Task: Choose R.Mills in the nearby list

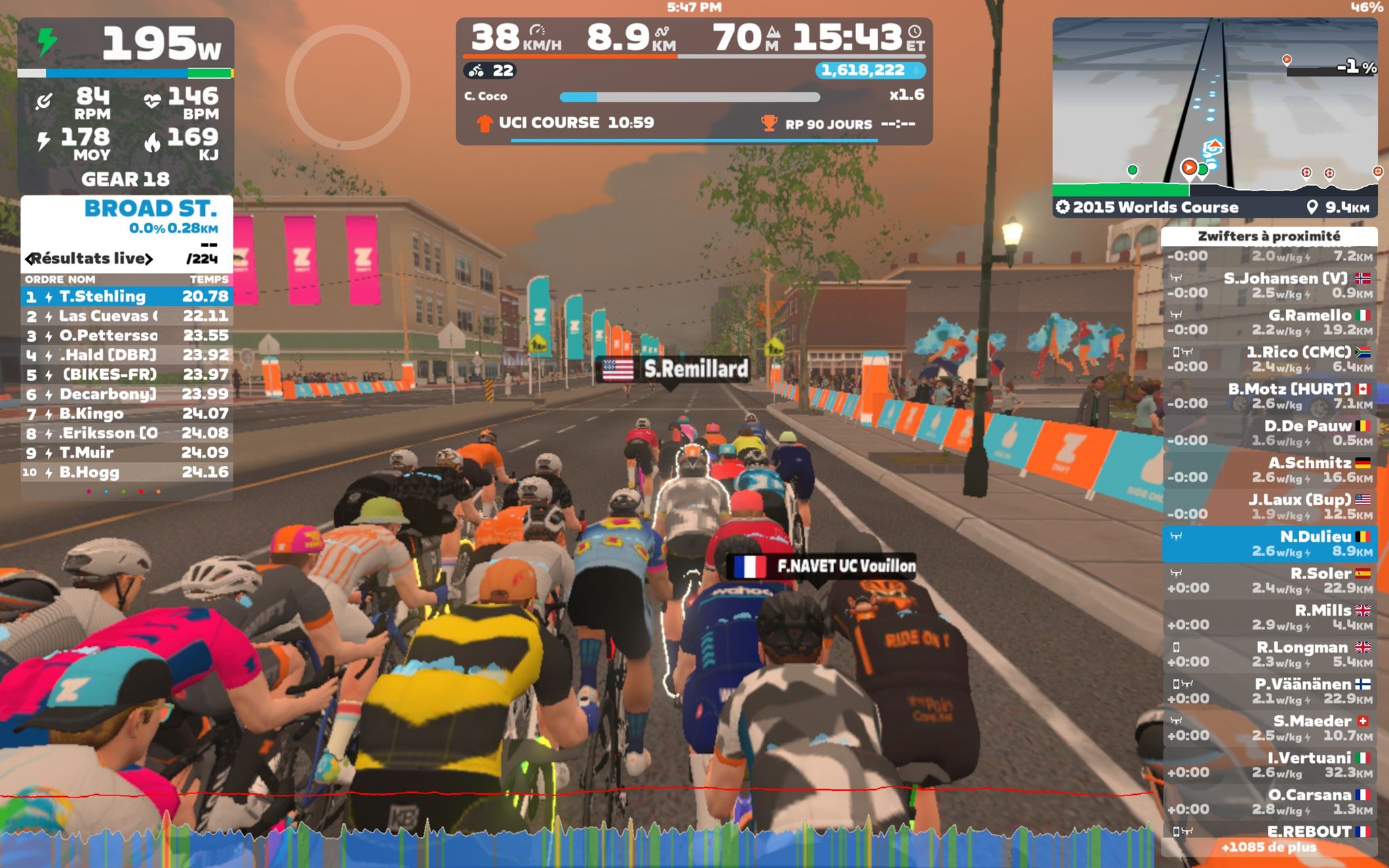Action: pyautogui.click(x=1269, y=617)
